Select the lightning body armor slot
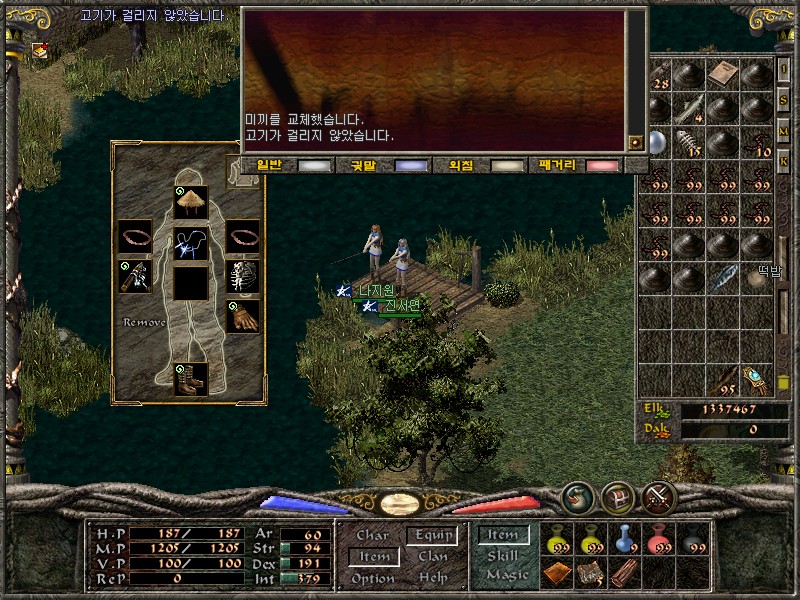800x600 pixels. click(190, 242)
